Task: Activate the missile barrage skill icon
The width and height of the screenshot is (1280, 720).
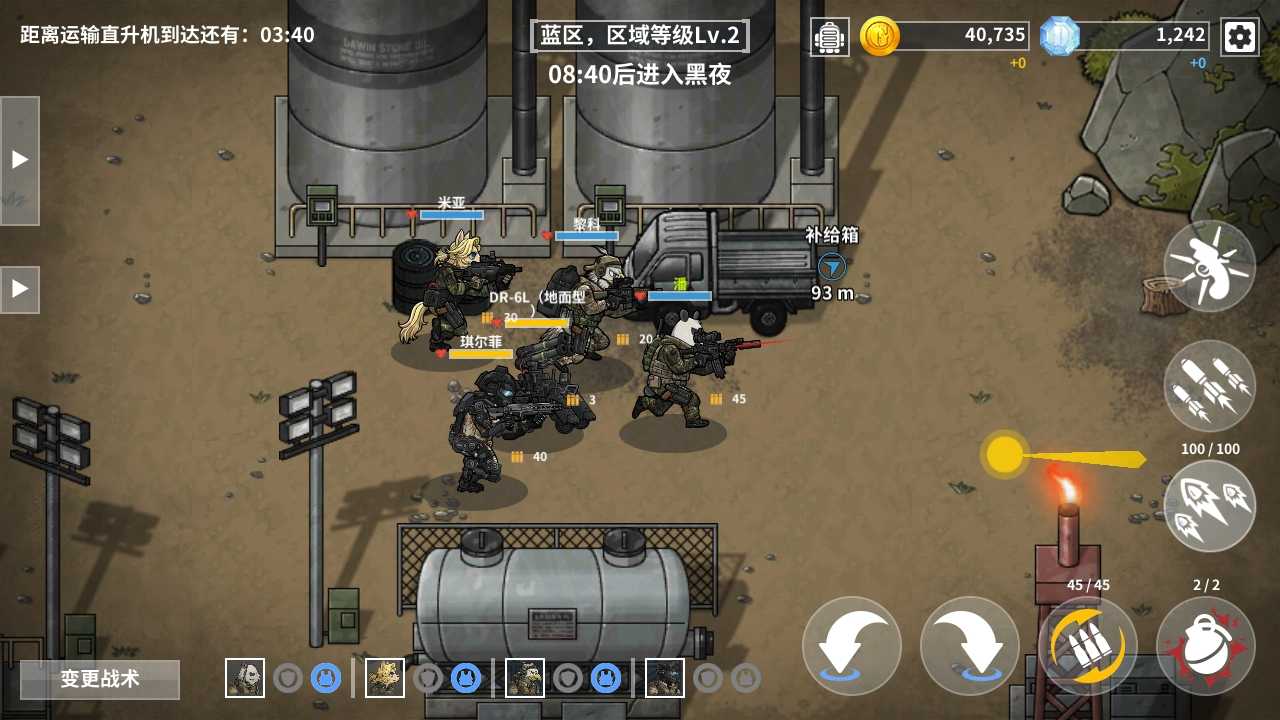Action: tap(1210, 386)
